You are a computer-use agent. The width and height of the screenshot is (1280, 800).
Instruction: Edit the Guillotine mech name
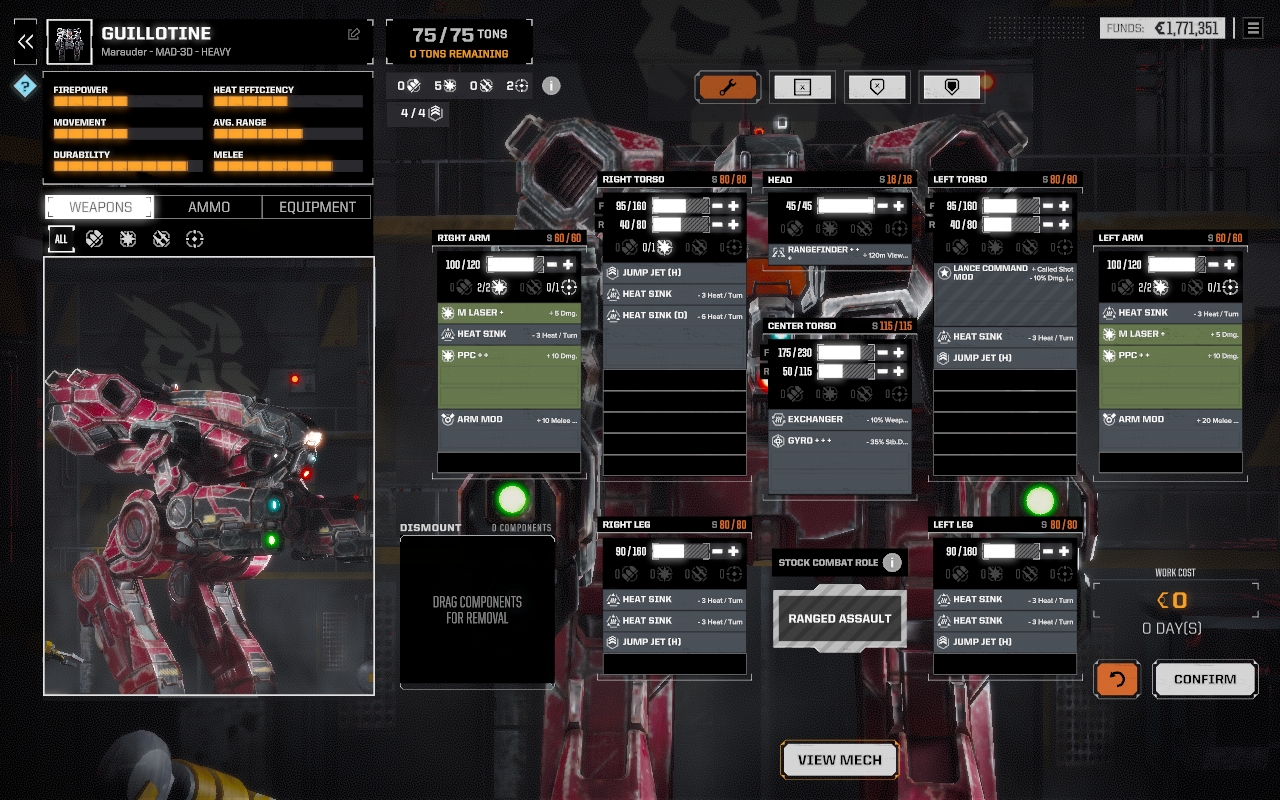pyautogui.click(x=354, y=34)
